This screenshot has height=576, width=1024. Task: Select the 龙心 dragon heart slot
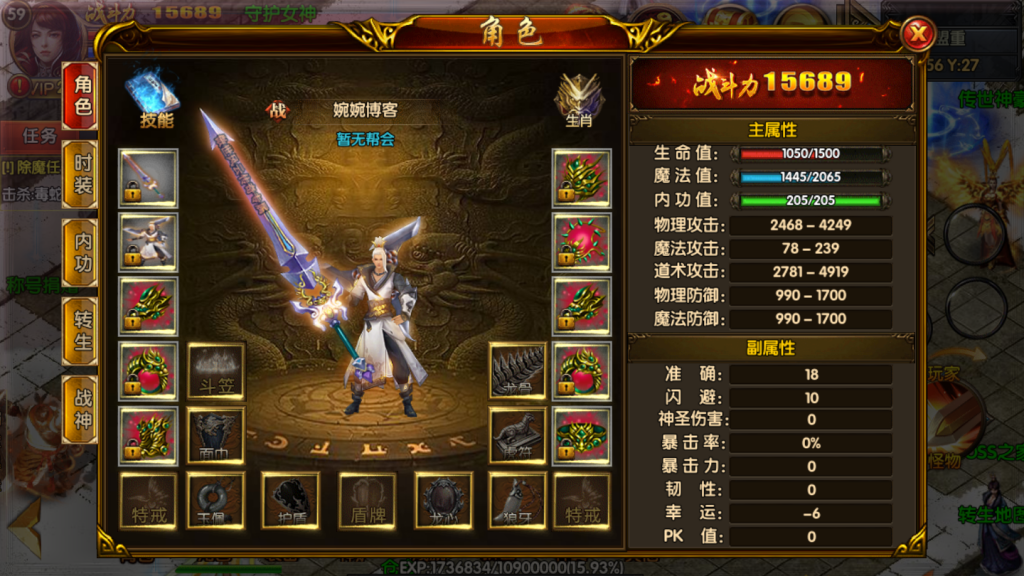[x=443, y=500]
